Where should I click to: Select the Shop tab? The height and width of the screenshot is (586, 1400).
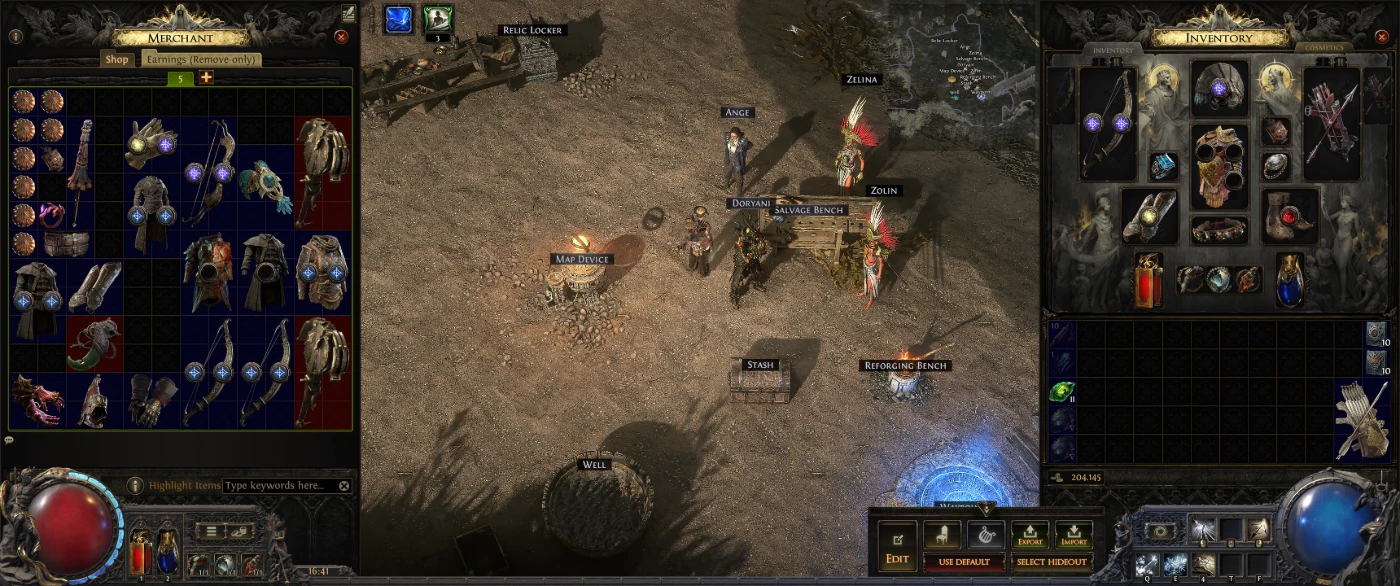tap(117, 60)
